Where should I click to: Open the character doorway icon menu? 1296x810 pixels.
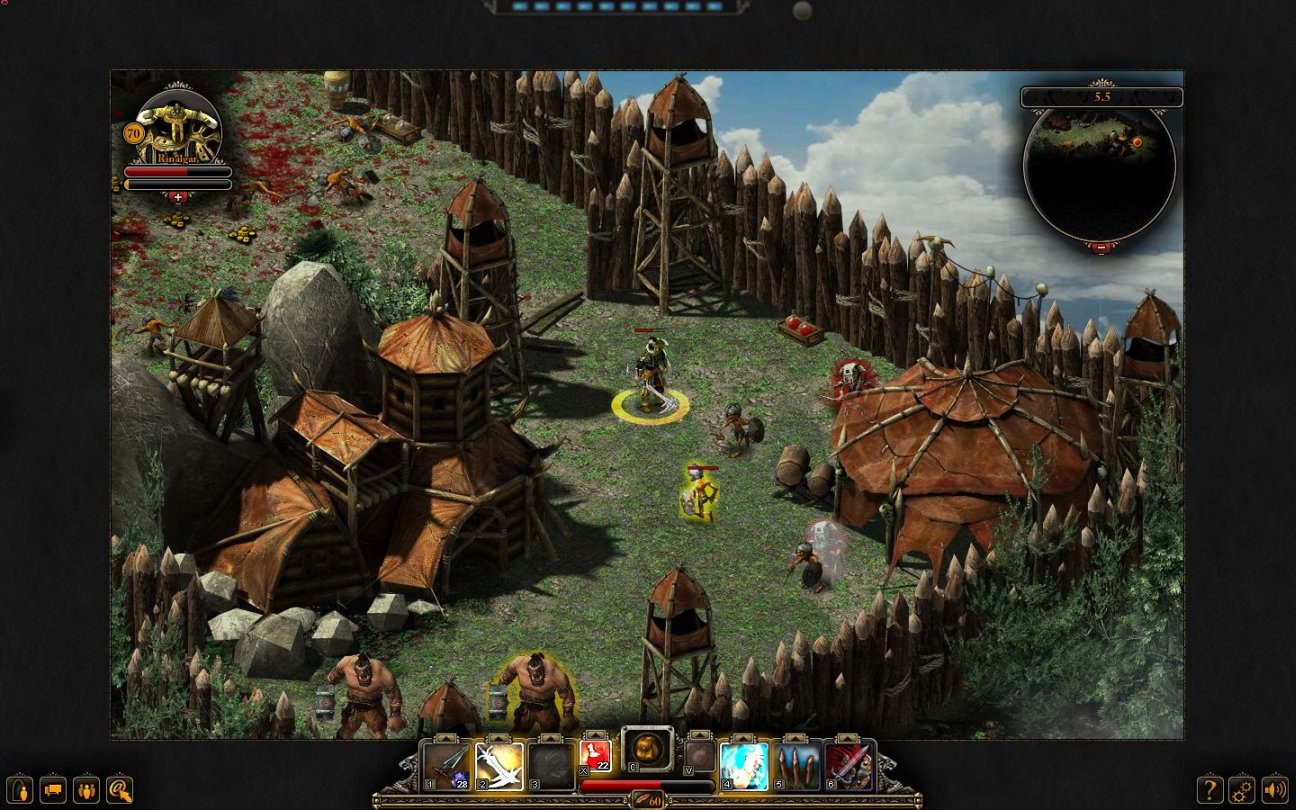click(21, 788)
